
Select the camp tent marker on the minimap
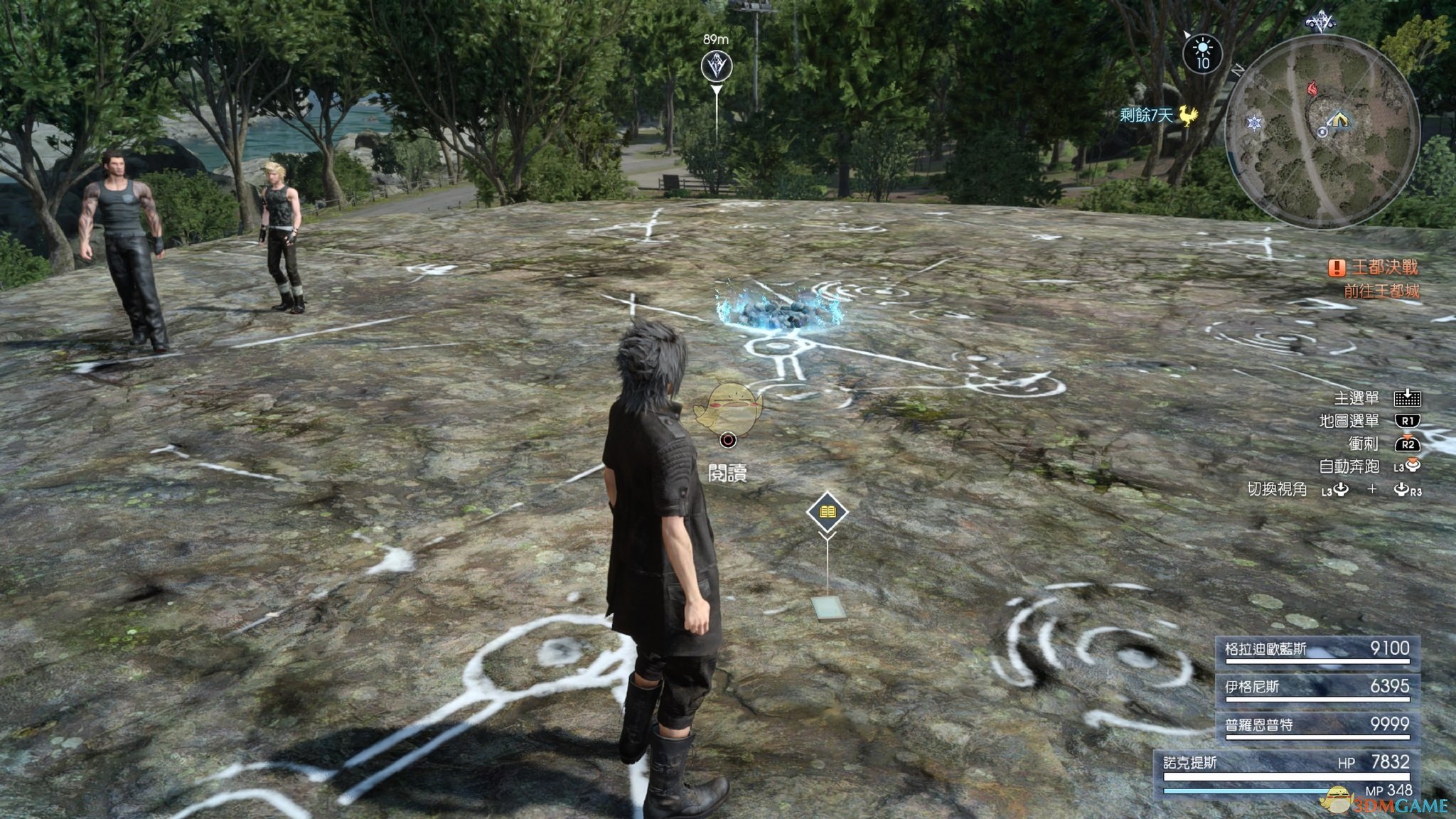tap(1339, 118)
